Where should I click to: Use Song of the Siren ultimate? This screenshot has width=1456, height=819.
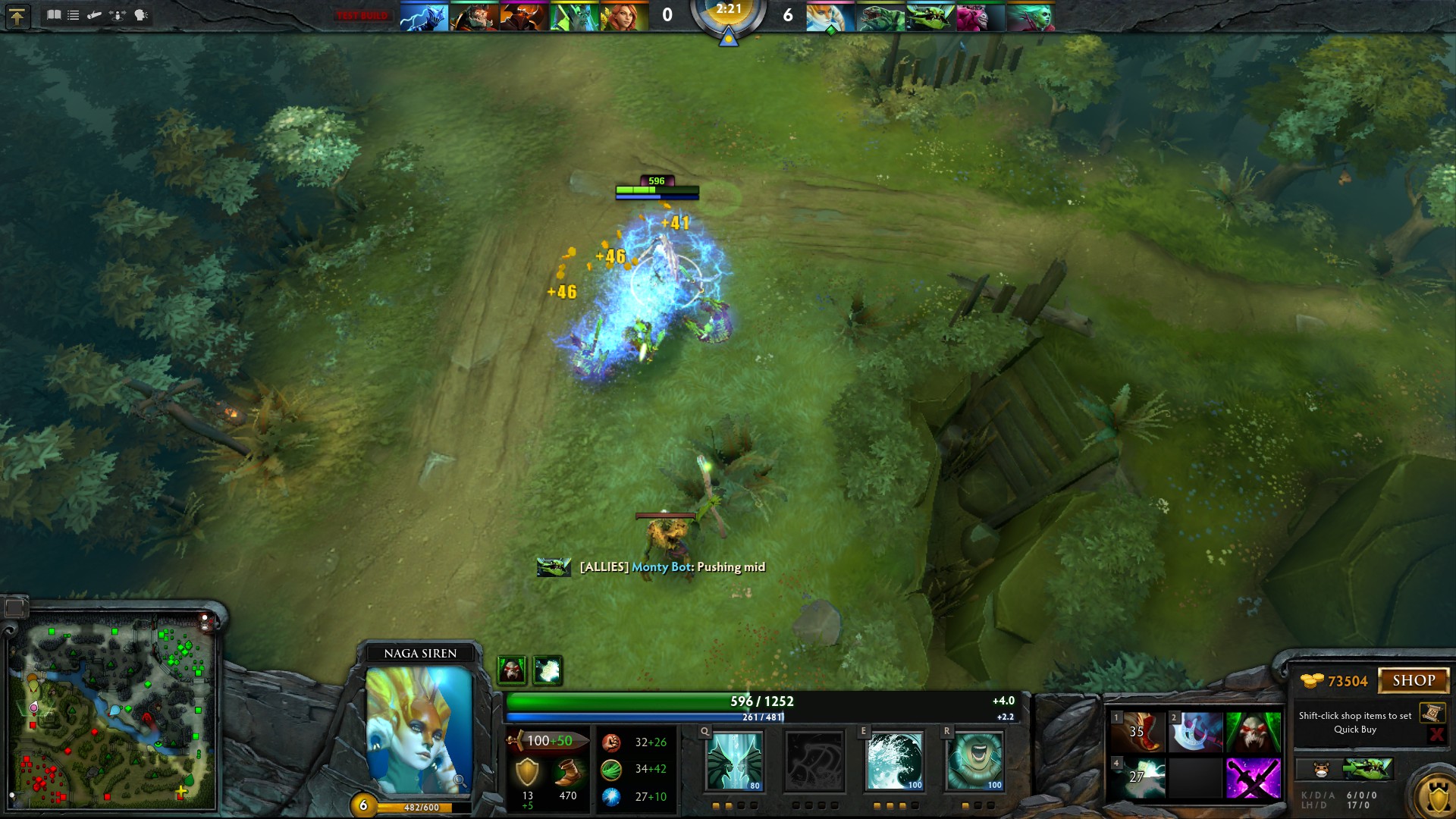[x=974, y=761]
